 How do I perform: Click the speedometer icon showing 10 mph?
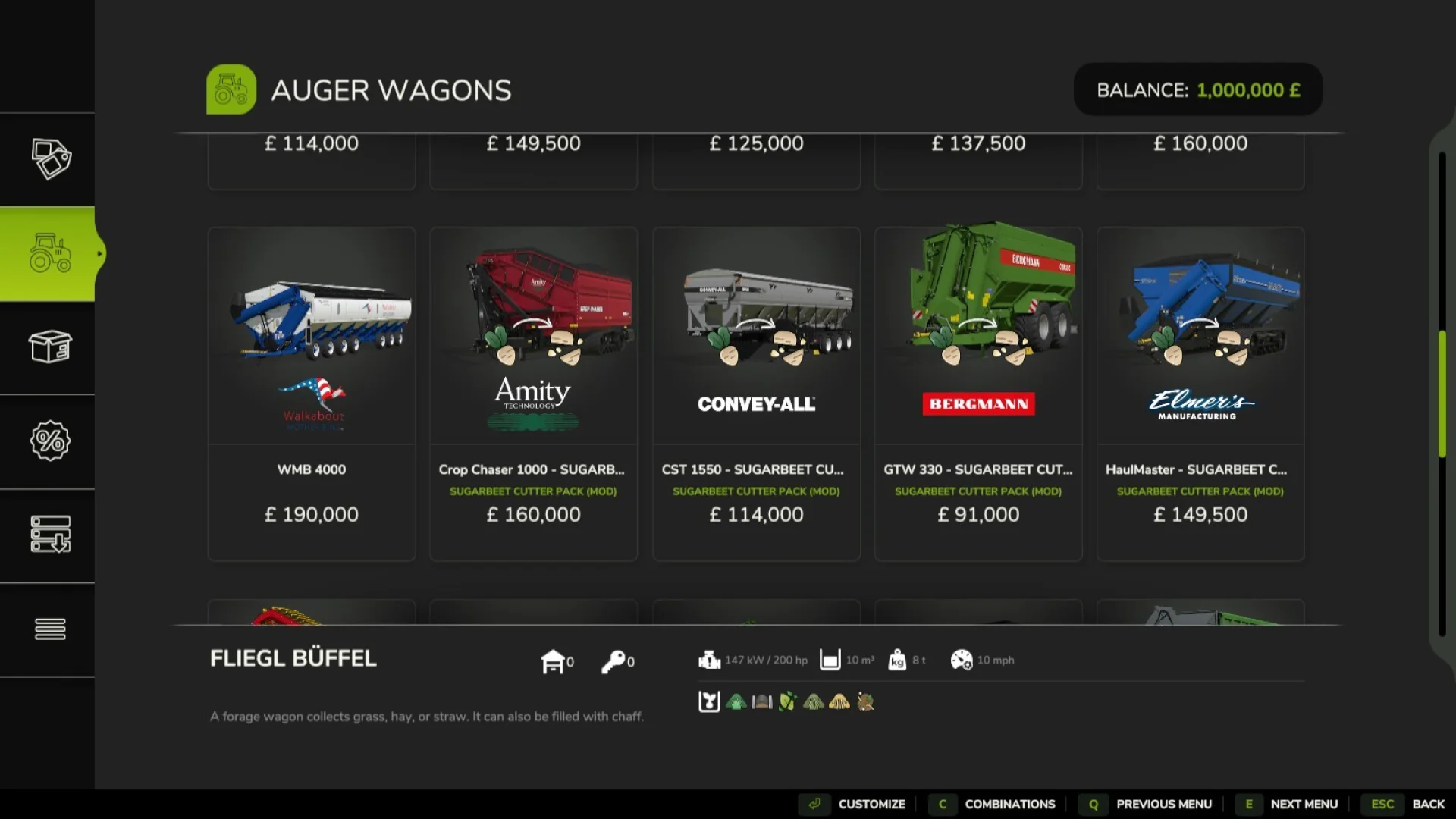coord(963,661)
